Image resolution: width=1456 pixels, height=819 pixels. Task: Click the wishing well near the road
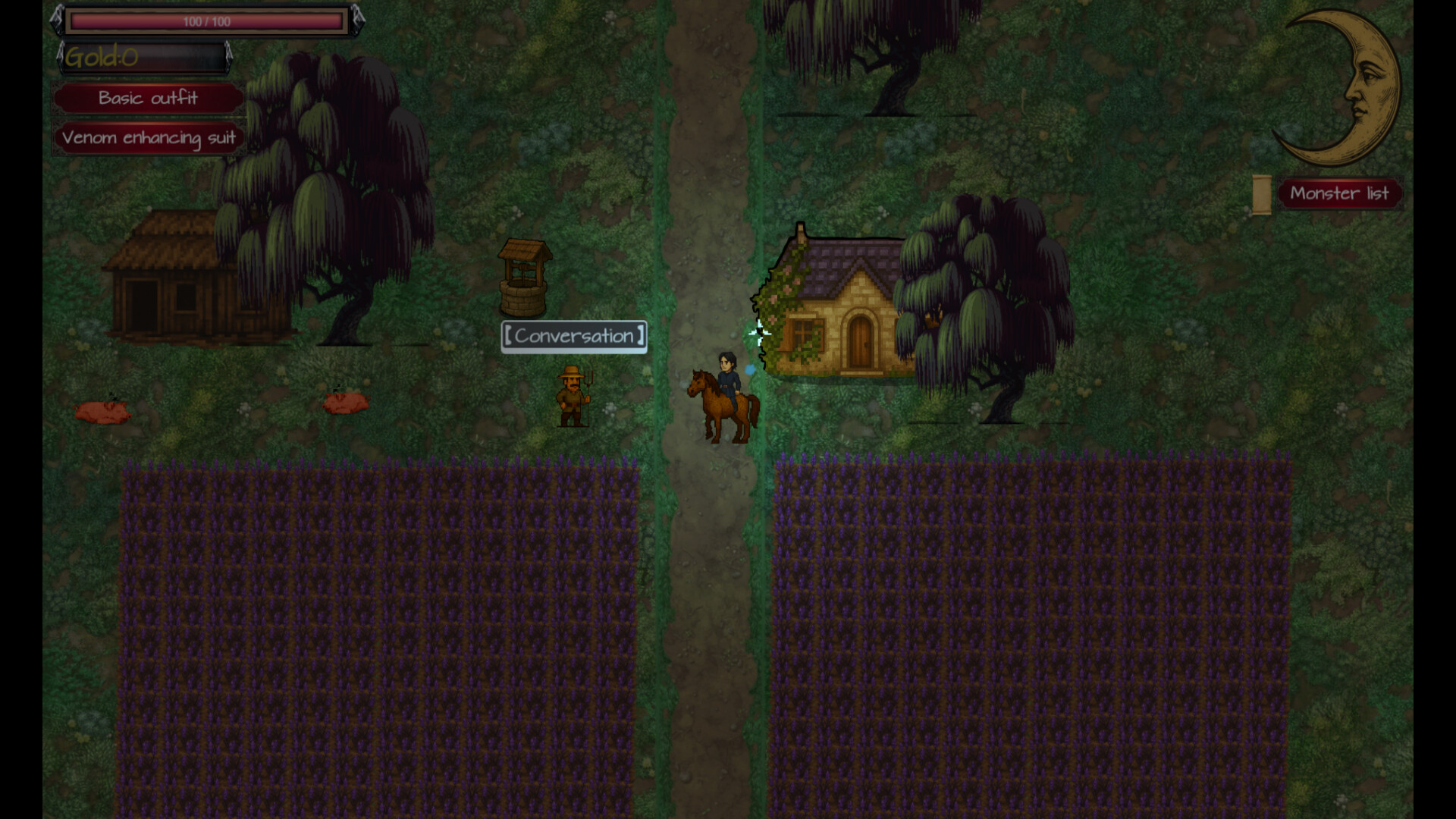[x=524, y=281]
